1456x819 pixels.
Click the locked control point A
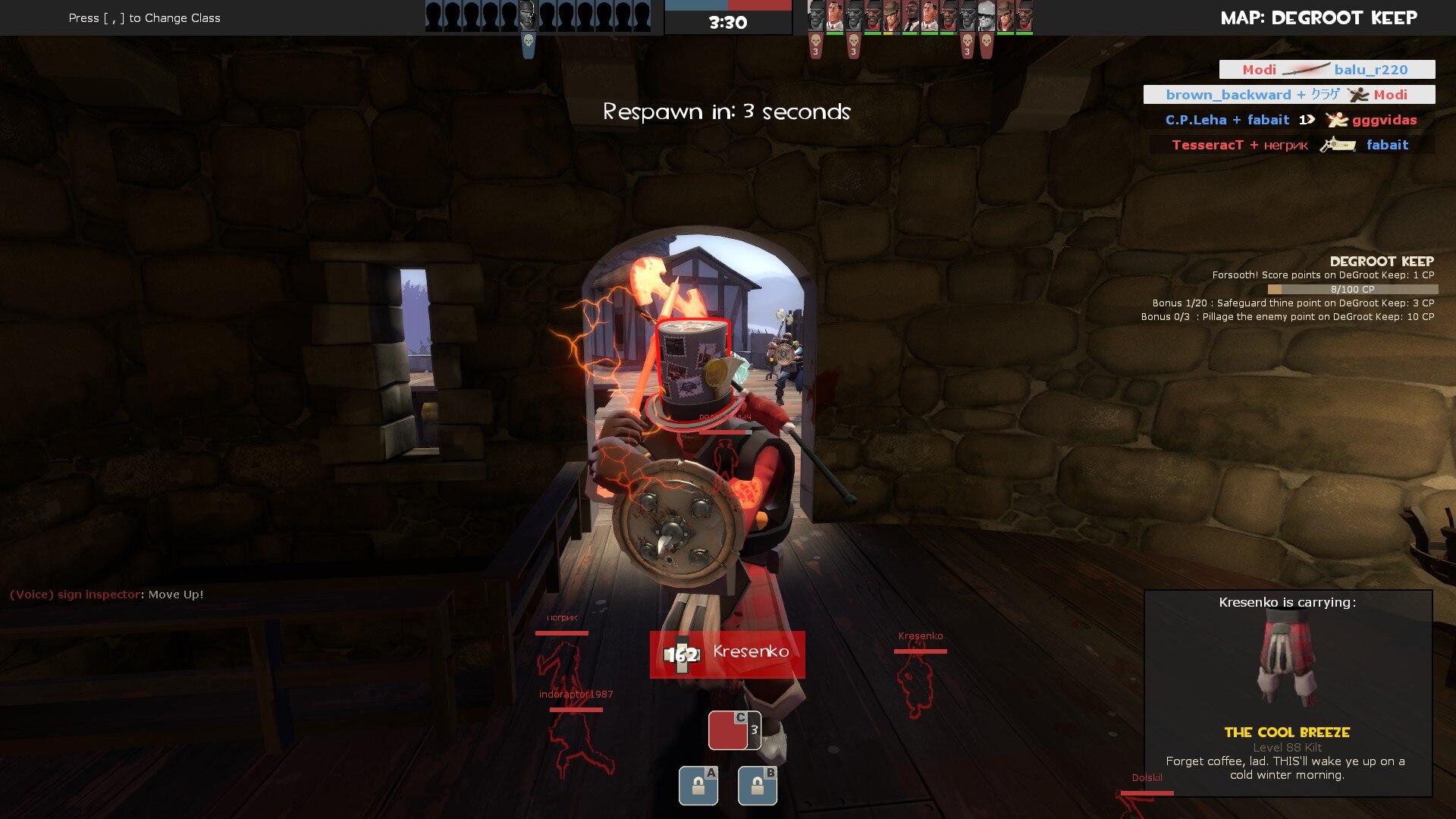(x=698, y=786)
